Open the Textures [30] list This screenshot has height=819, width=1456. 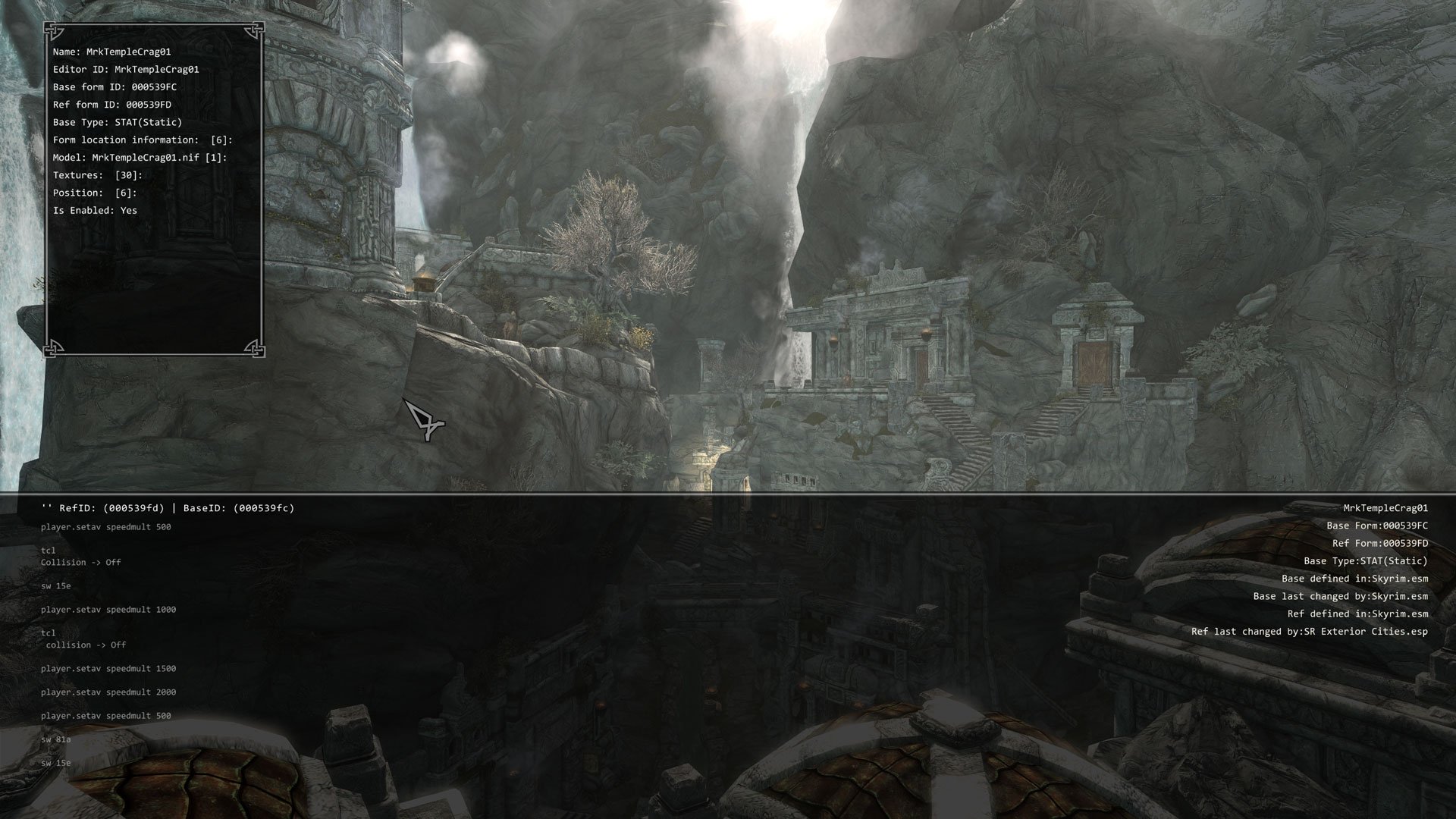coord(98,175)
